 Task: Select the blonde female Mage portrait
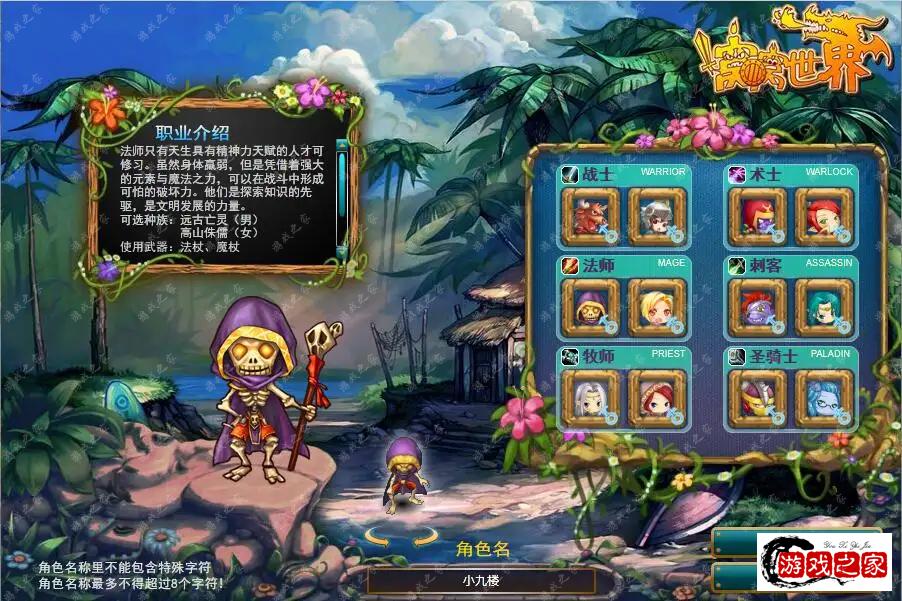pyautogui.click(x=656, y=306)
